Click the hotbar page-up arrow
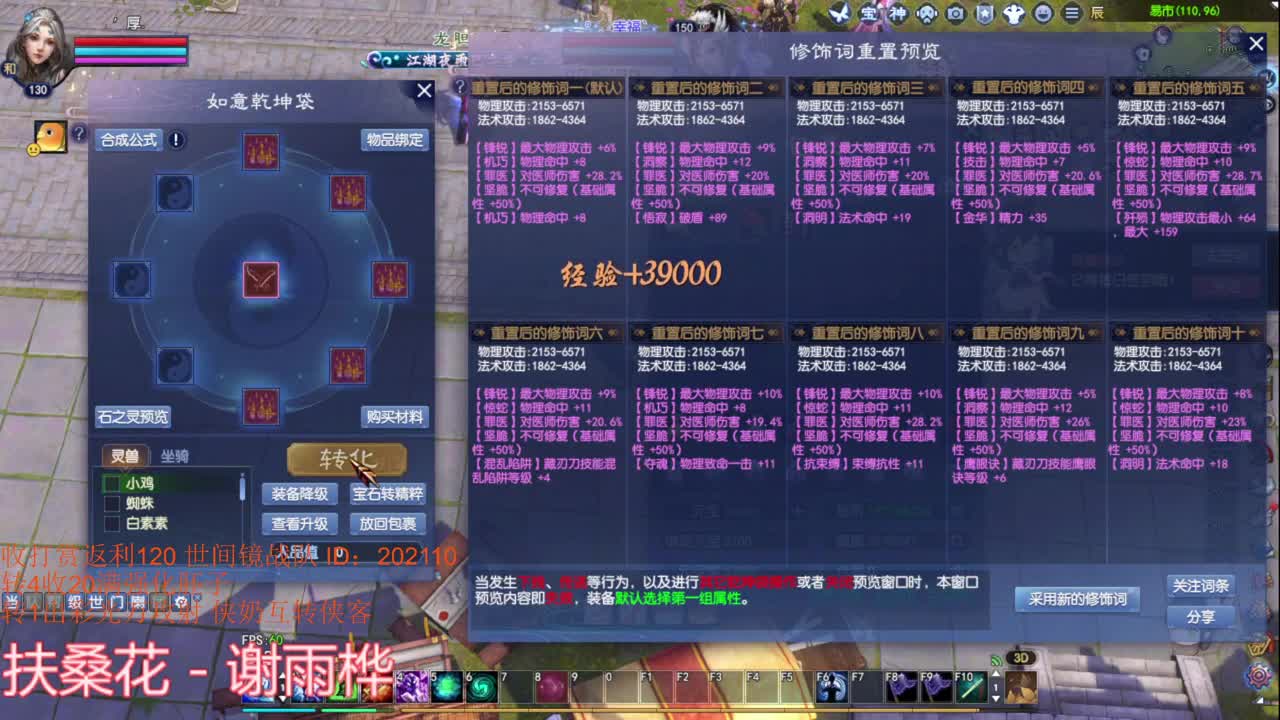Viewport: 1280px width, 720px height. [x=995, y=675]
